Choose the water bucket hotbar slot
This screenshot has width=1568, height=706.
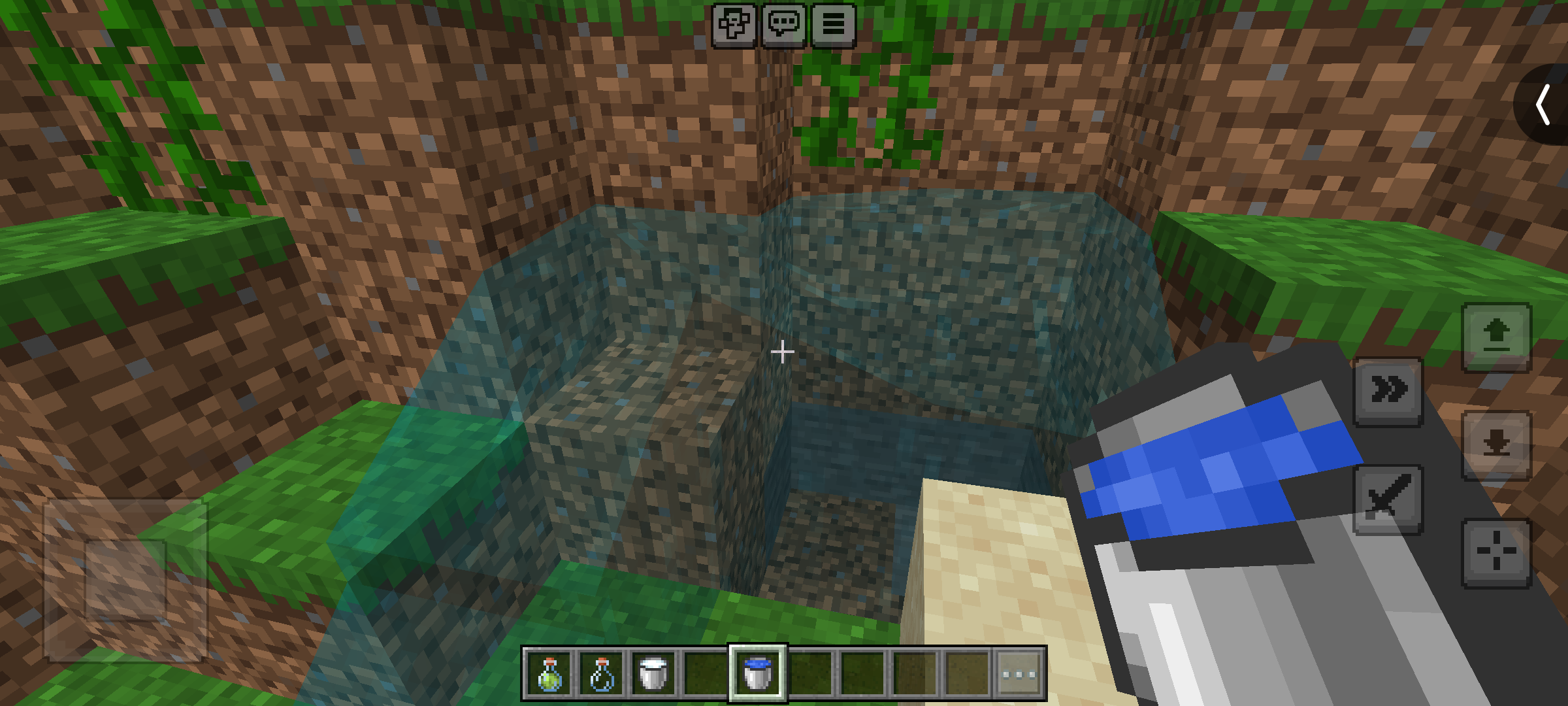(758, 674)
